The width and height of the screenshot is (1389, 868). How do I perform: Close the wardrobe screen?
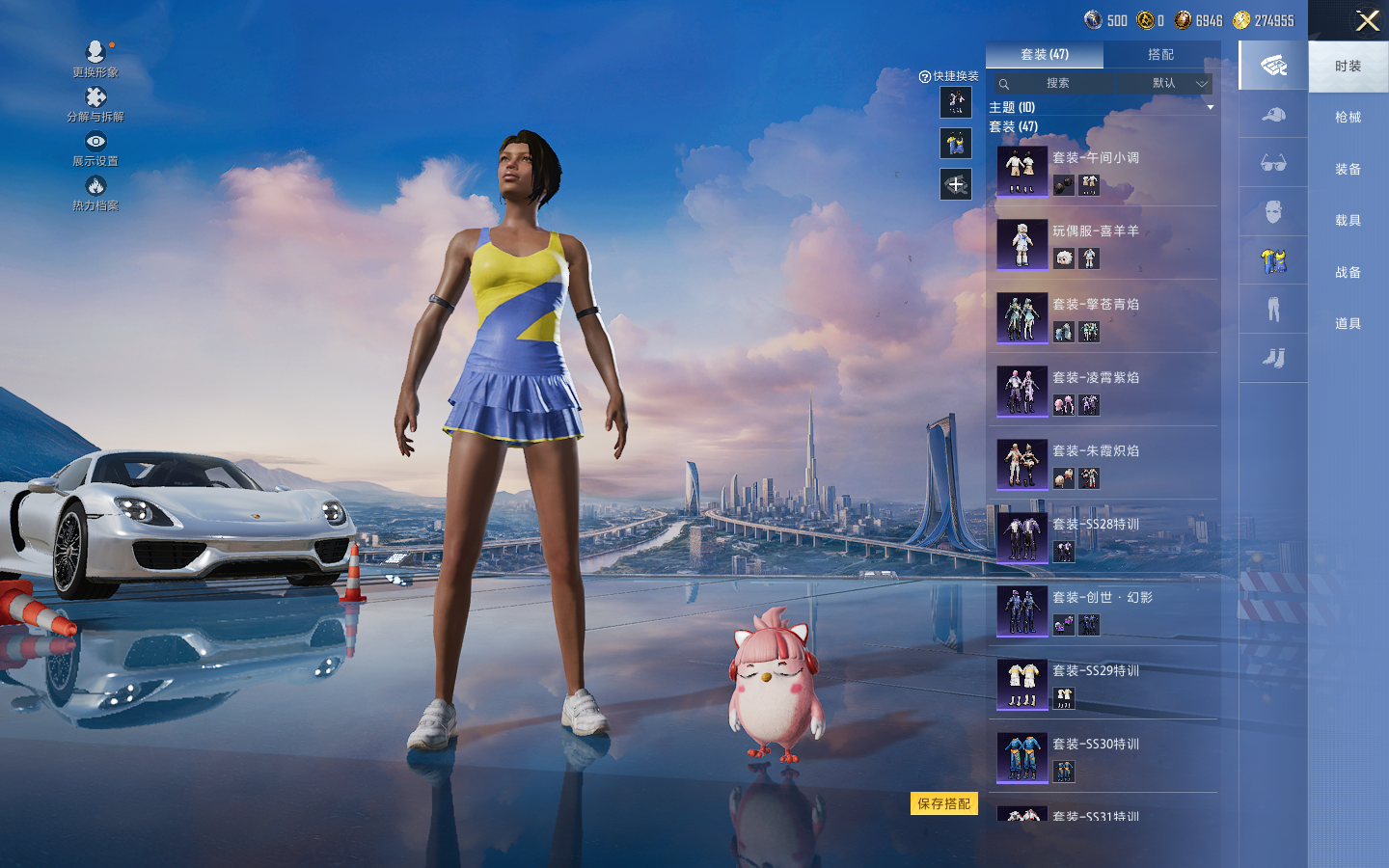point(1367,20)
